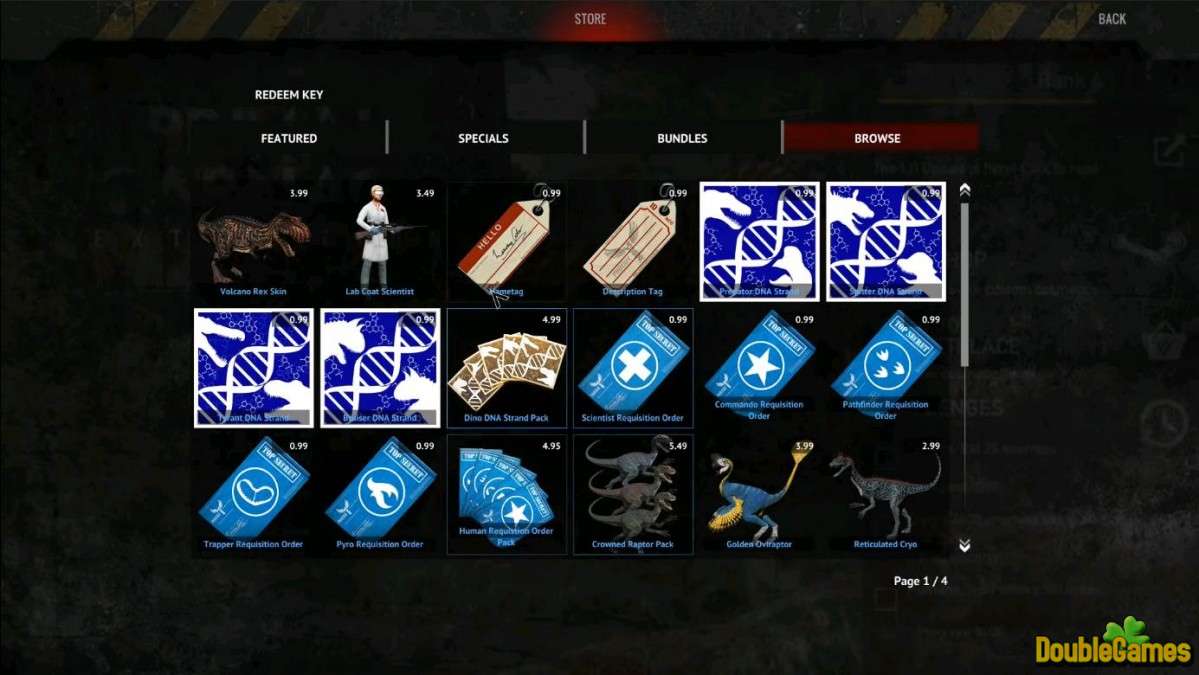Select the Browse tab

coord(877,138)
